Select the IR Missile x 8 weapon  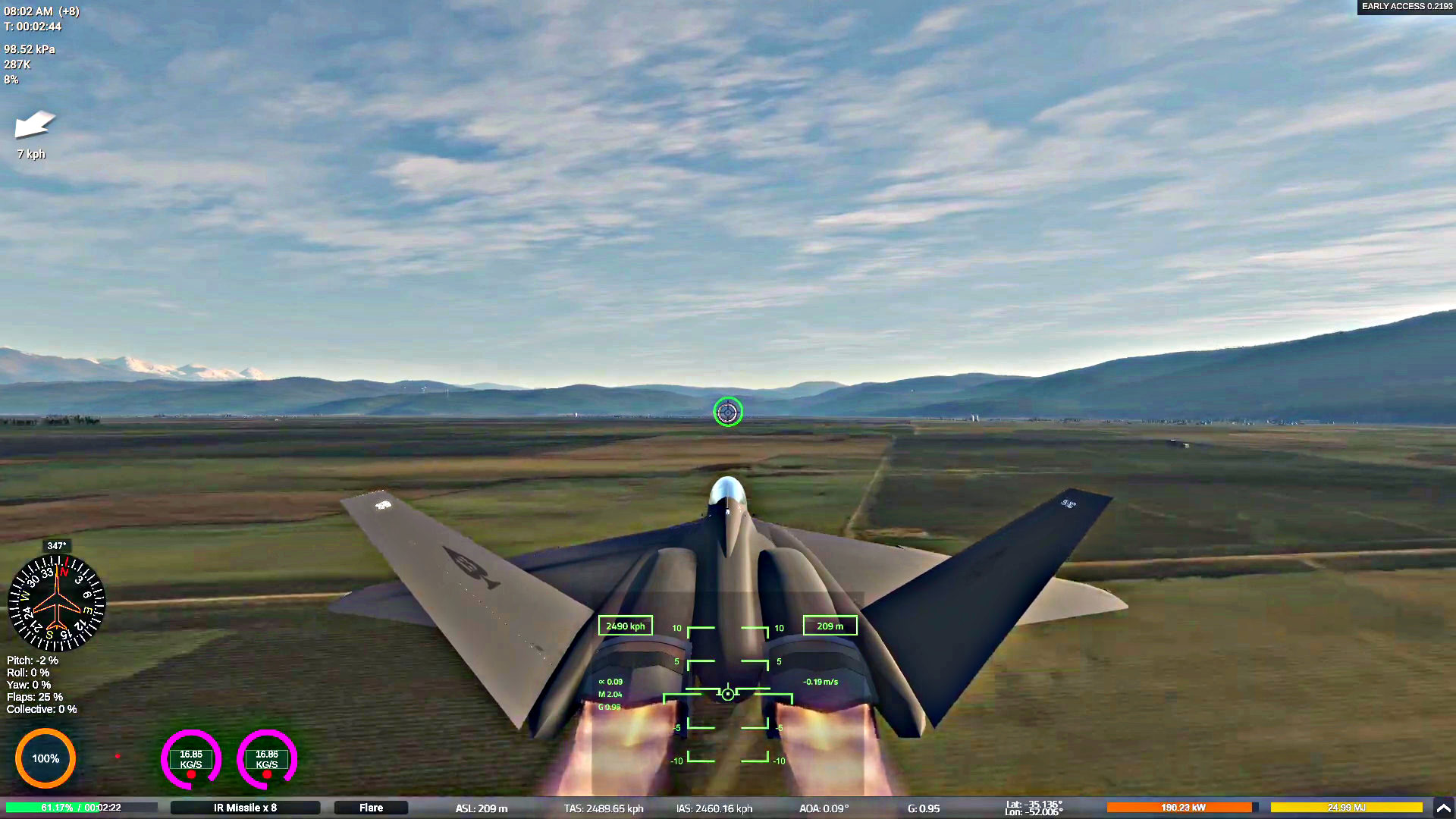pos(245,808)
